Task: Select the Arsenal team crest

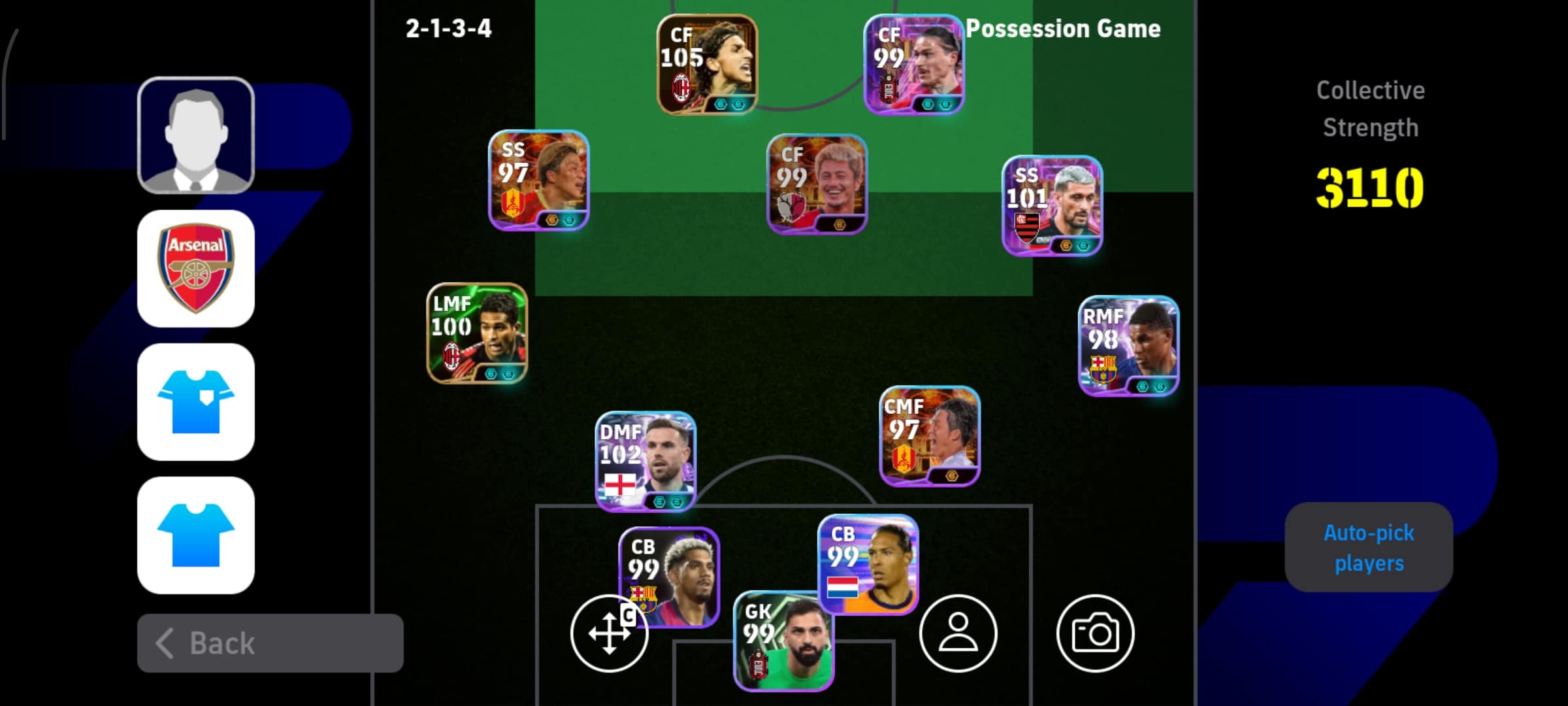Action: 196,269
